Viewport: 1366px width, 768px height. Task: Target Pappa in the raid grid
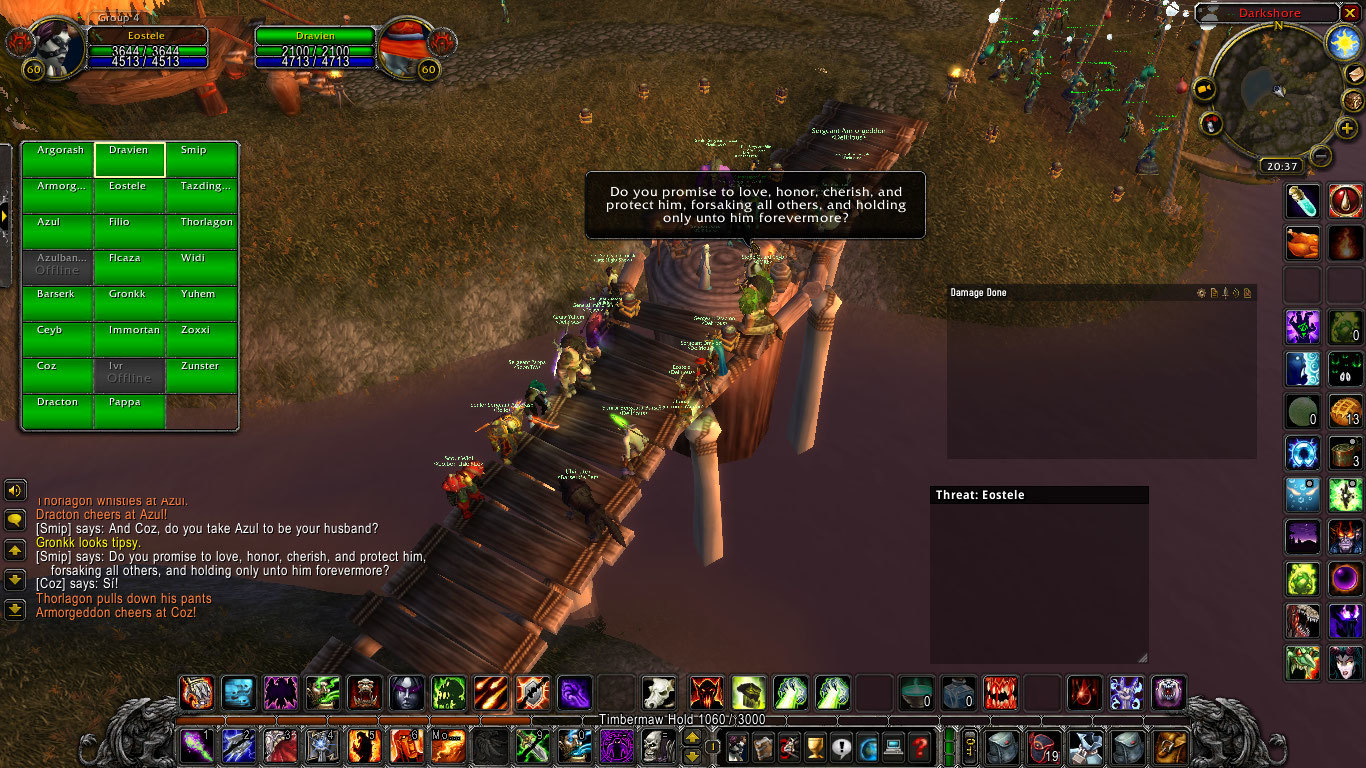[130, 412]
